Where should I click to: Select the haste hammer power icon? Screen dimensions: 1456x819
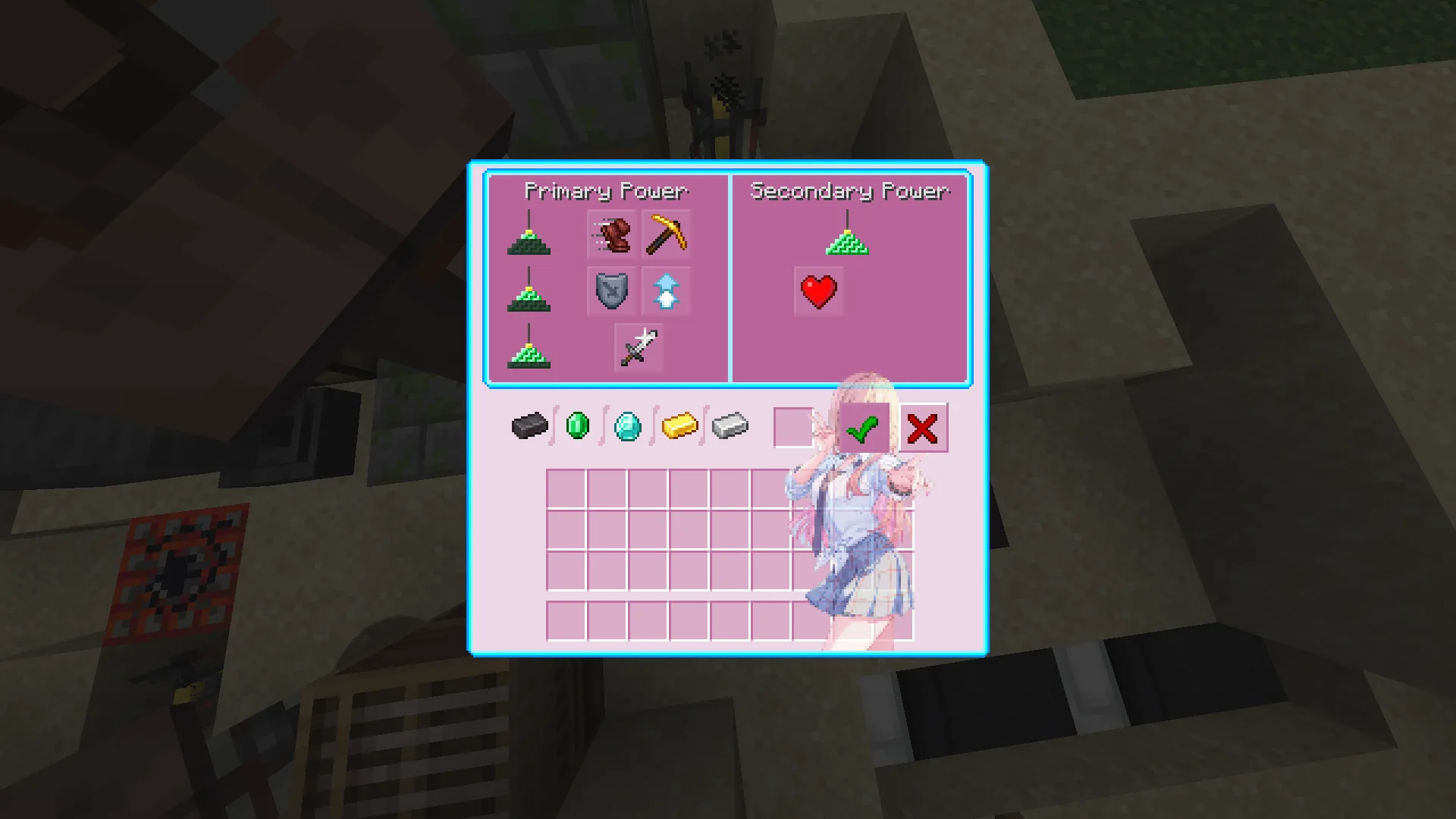tap(612, 235)
